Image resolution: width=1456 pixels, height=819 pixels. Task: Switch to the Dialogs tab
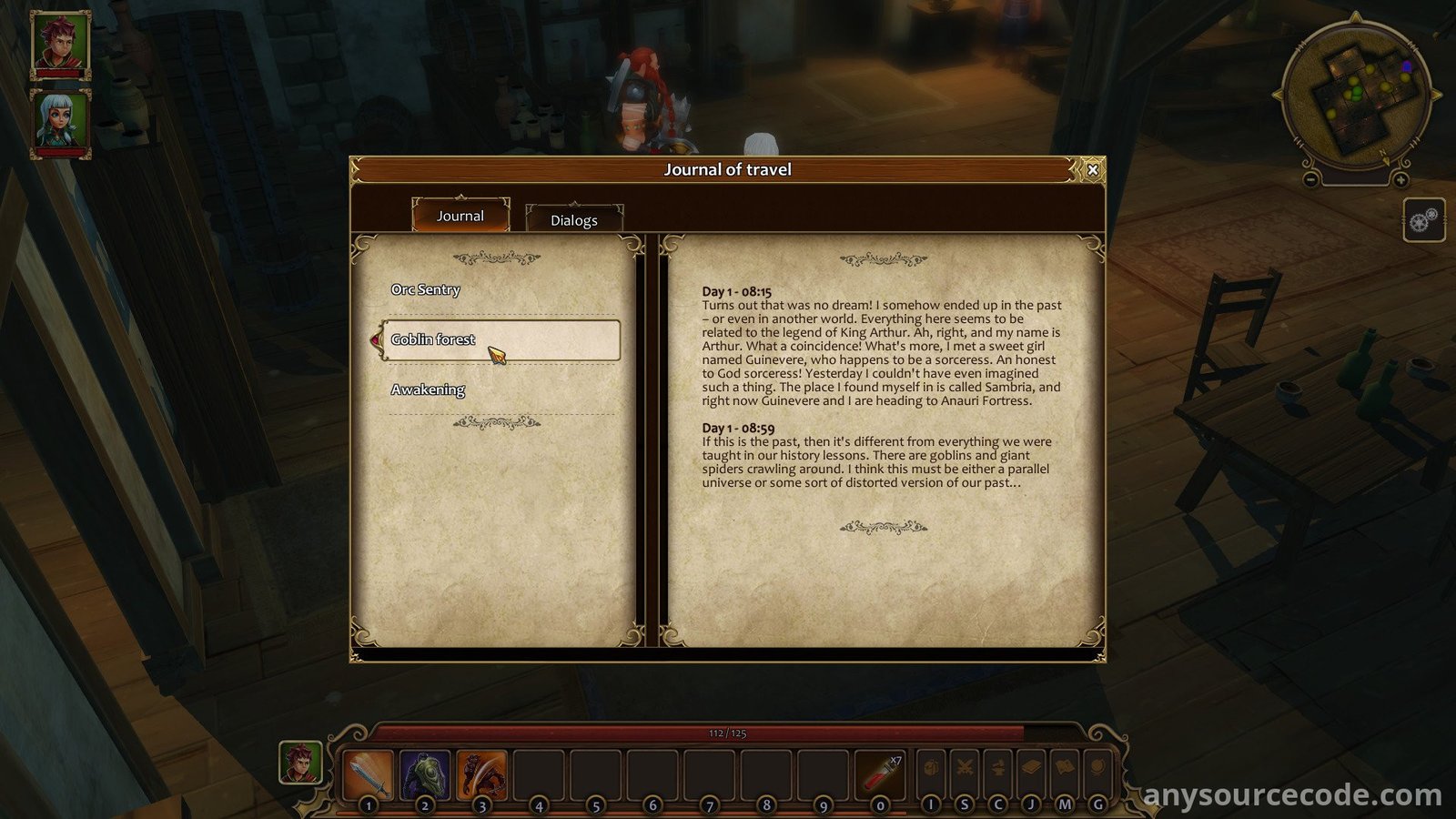pos(574,219)
